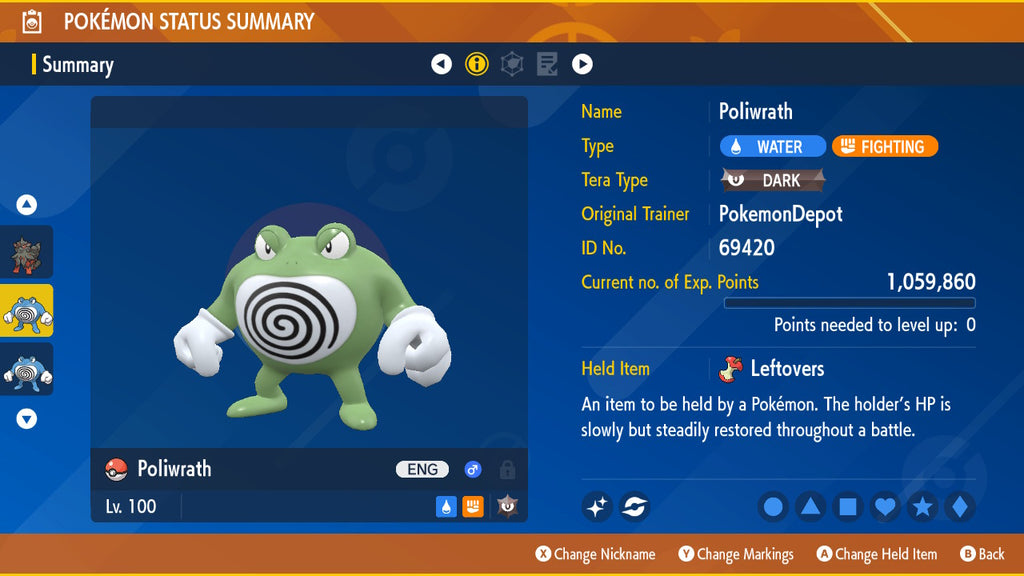Select the Leftovers held item
The height and width of the screenshot is (576, 1024).
coord(772,369)
